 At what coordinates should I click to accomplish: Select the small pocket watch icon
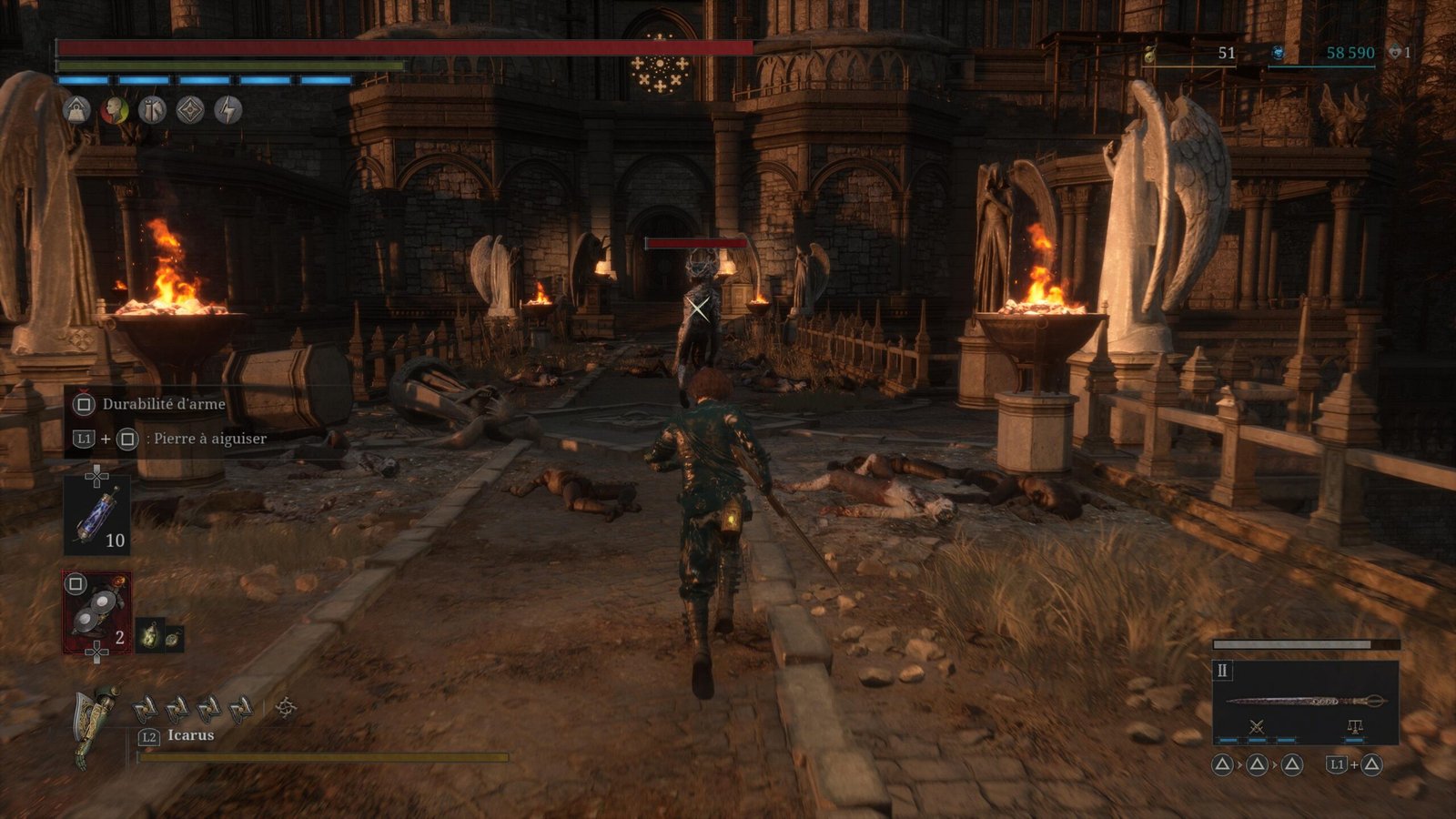(x=171, y=639)
